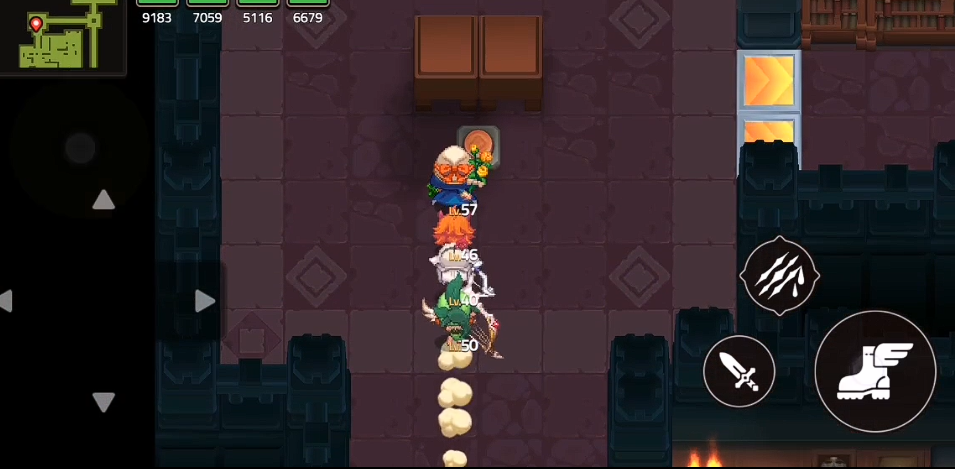Attack with the sword button
The height and width of the screenshot is (469, 955).
tap(739, 371)
